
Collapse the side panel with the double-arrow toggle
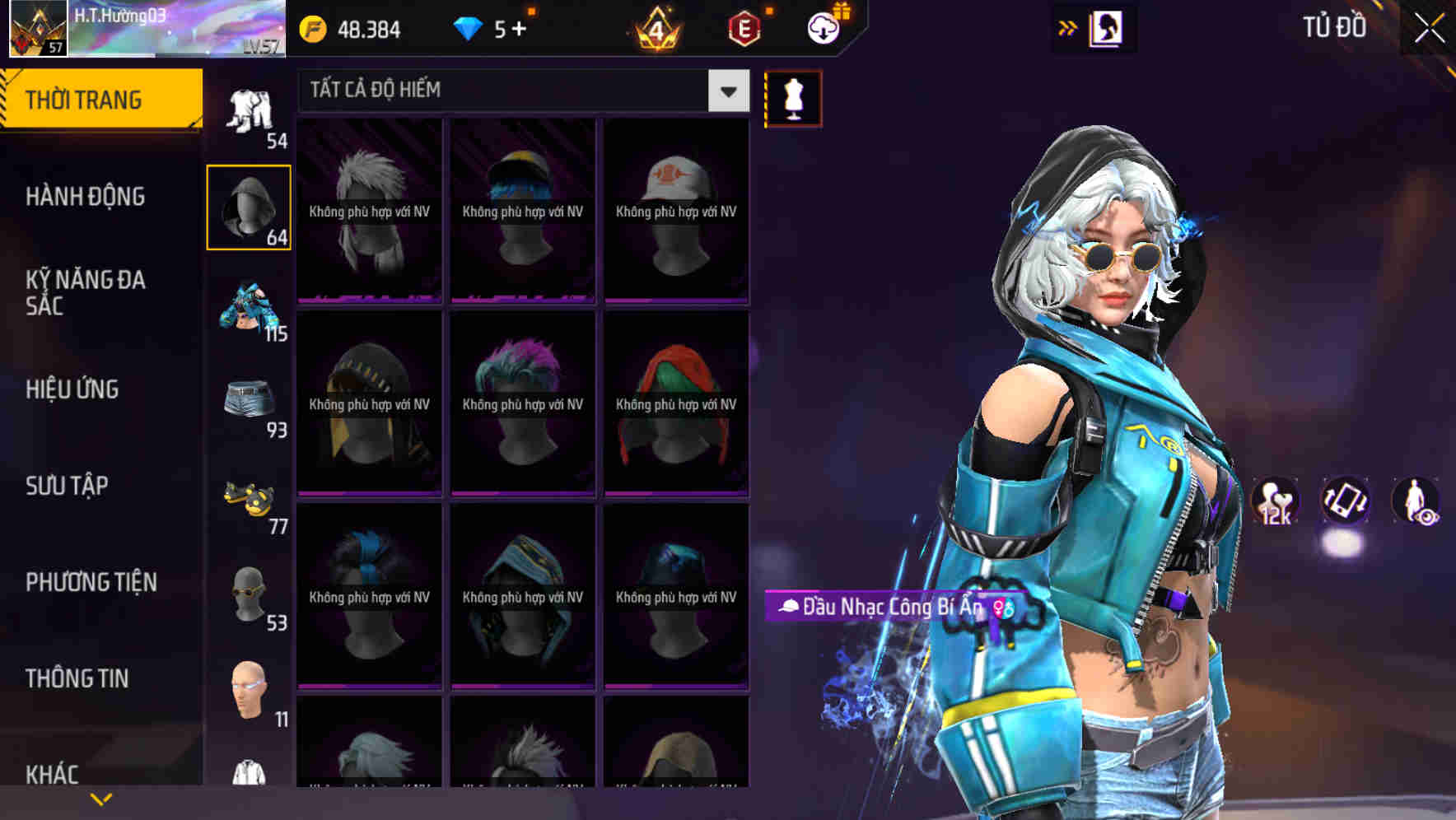tap(1067, 27)
